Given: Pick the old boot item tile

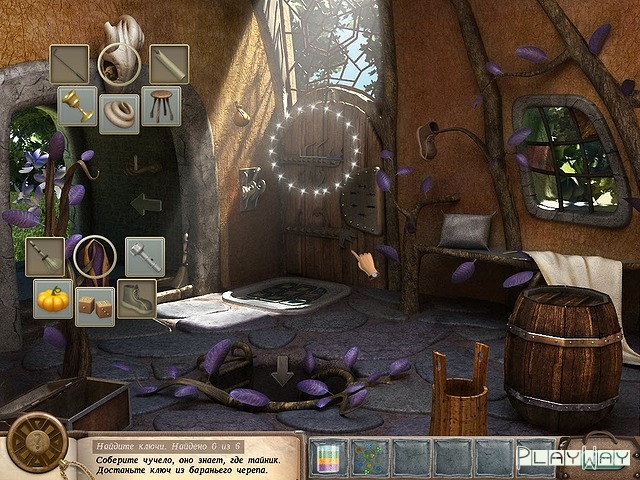Looking at the screenshot, I should tap(137, 298).
